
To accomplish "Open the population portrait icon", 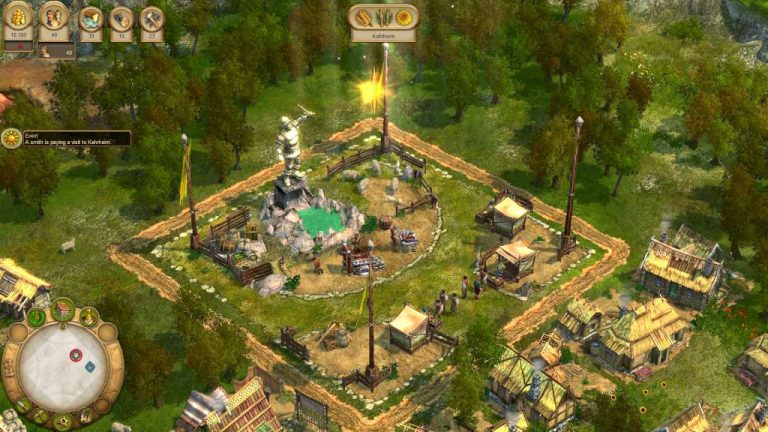I will click(54, 17).
